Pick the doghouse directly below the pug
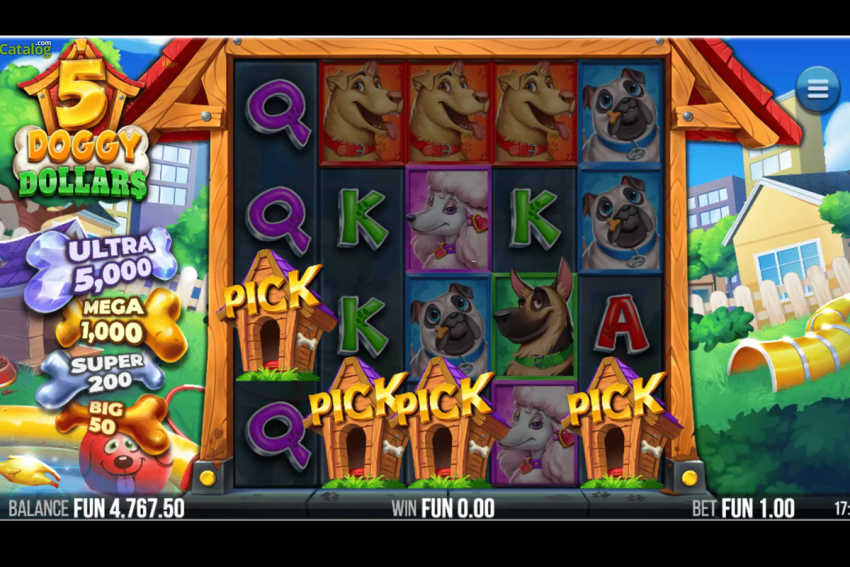The height and width of the screenshot is (567, 850). (x=446, y=424)
